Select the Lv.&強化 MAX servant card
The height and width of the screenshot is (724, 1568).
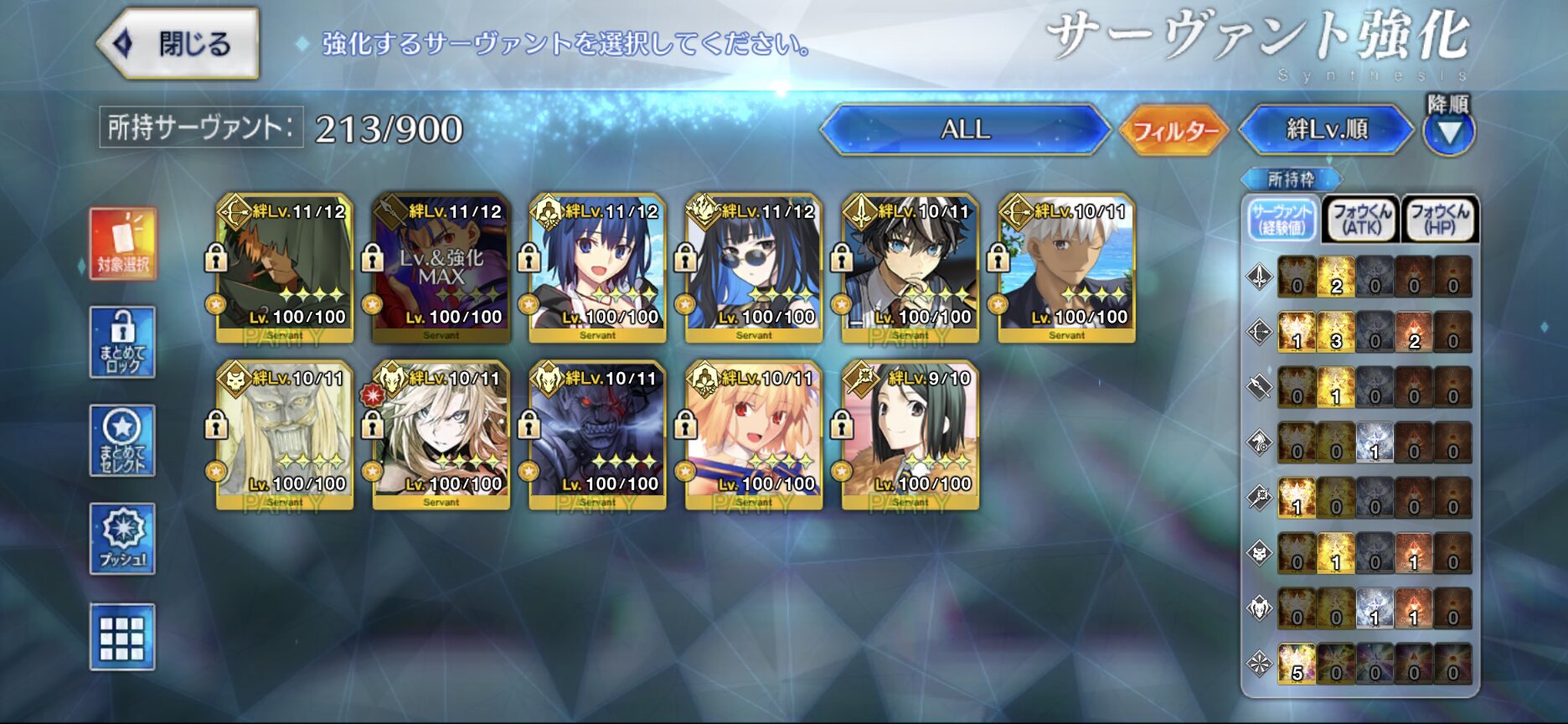click(x=441, y=268)
